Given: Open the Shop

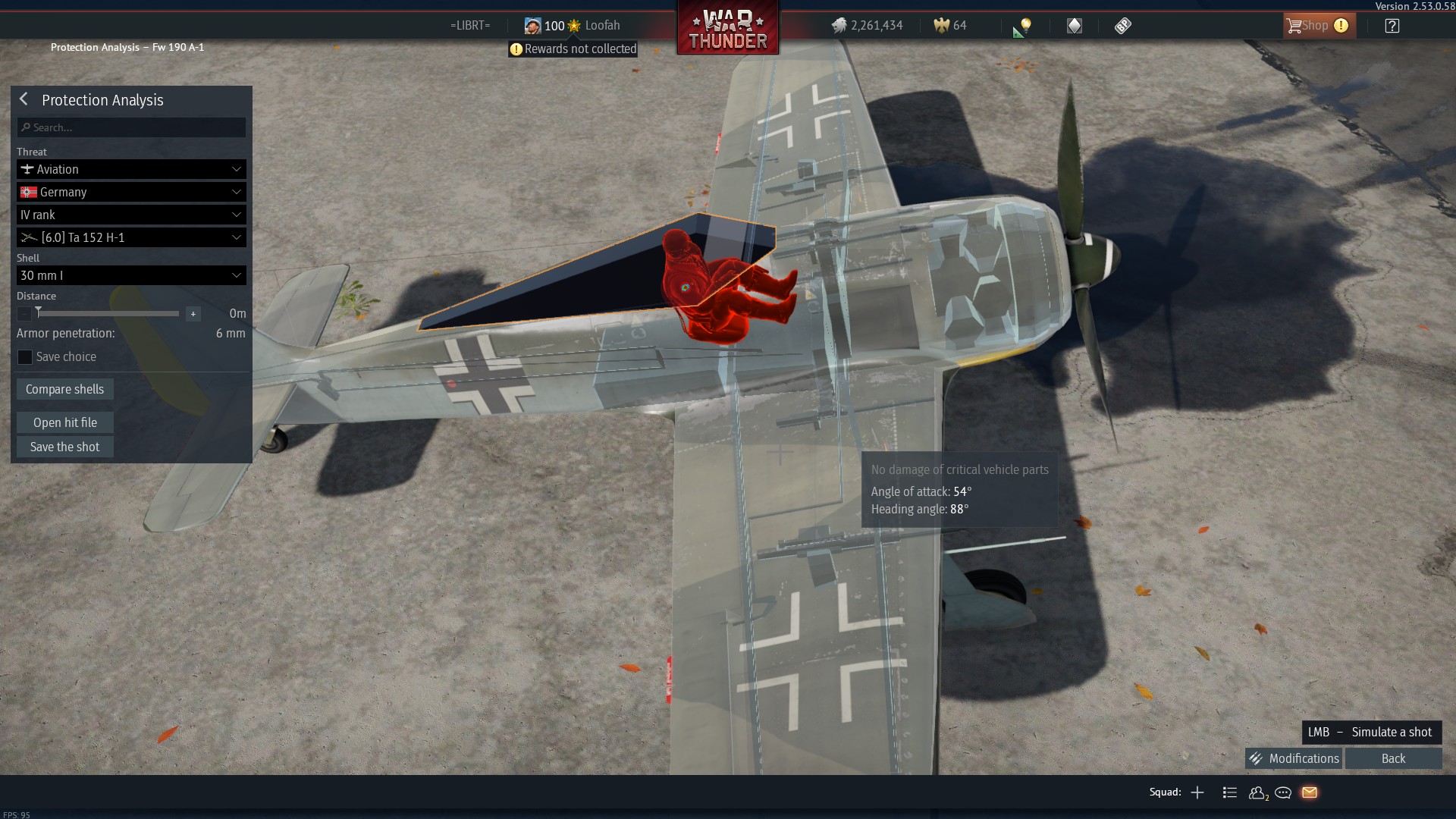Looking at the screenshot, I should click(x=1318, y=26).
